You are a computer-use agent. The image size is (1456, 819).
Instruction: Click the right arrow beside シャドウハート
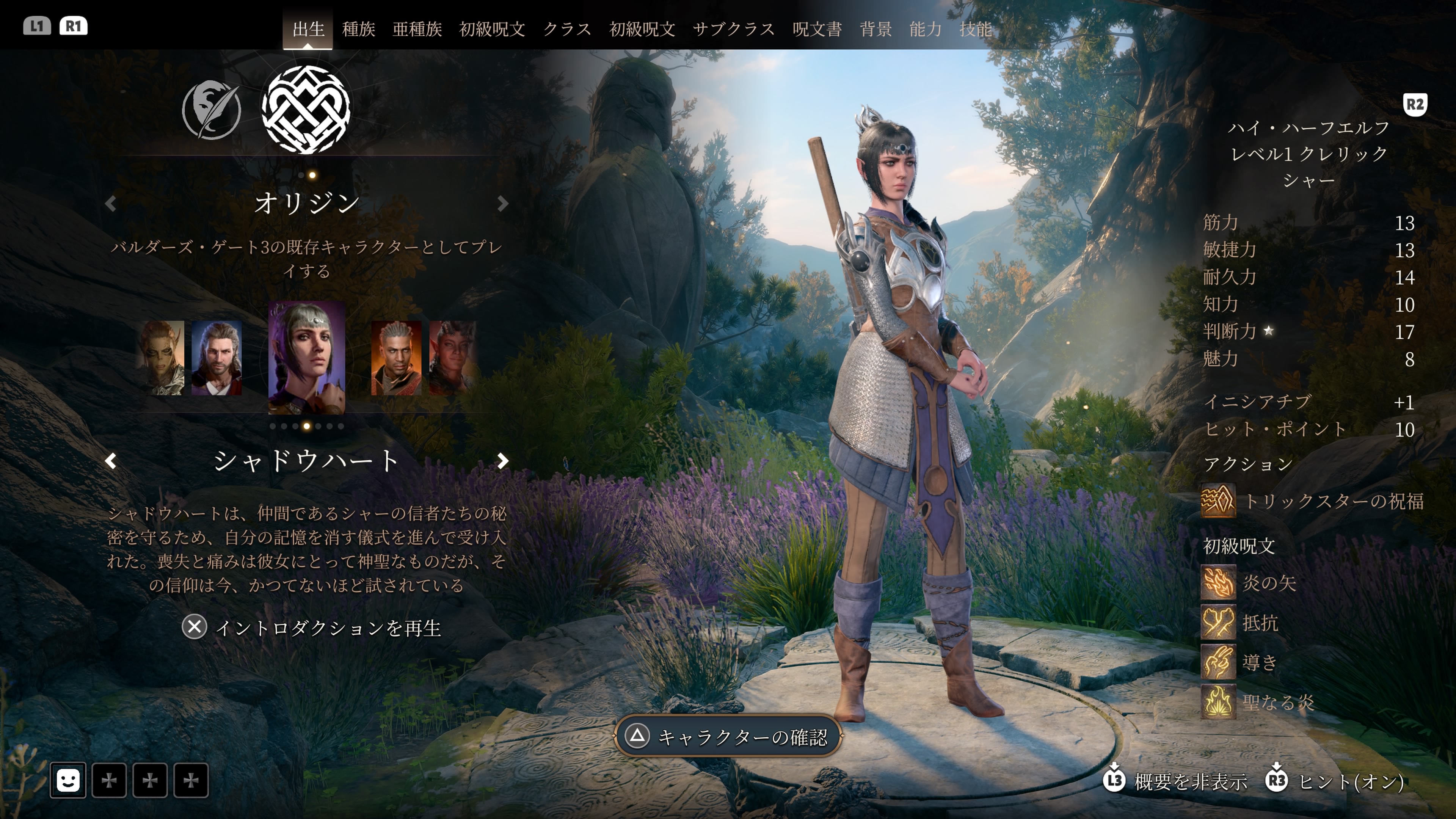point(502,461)
